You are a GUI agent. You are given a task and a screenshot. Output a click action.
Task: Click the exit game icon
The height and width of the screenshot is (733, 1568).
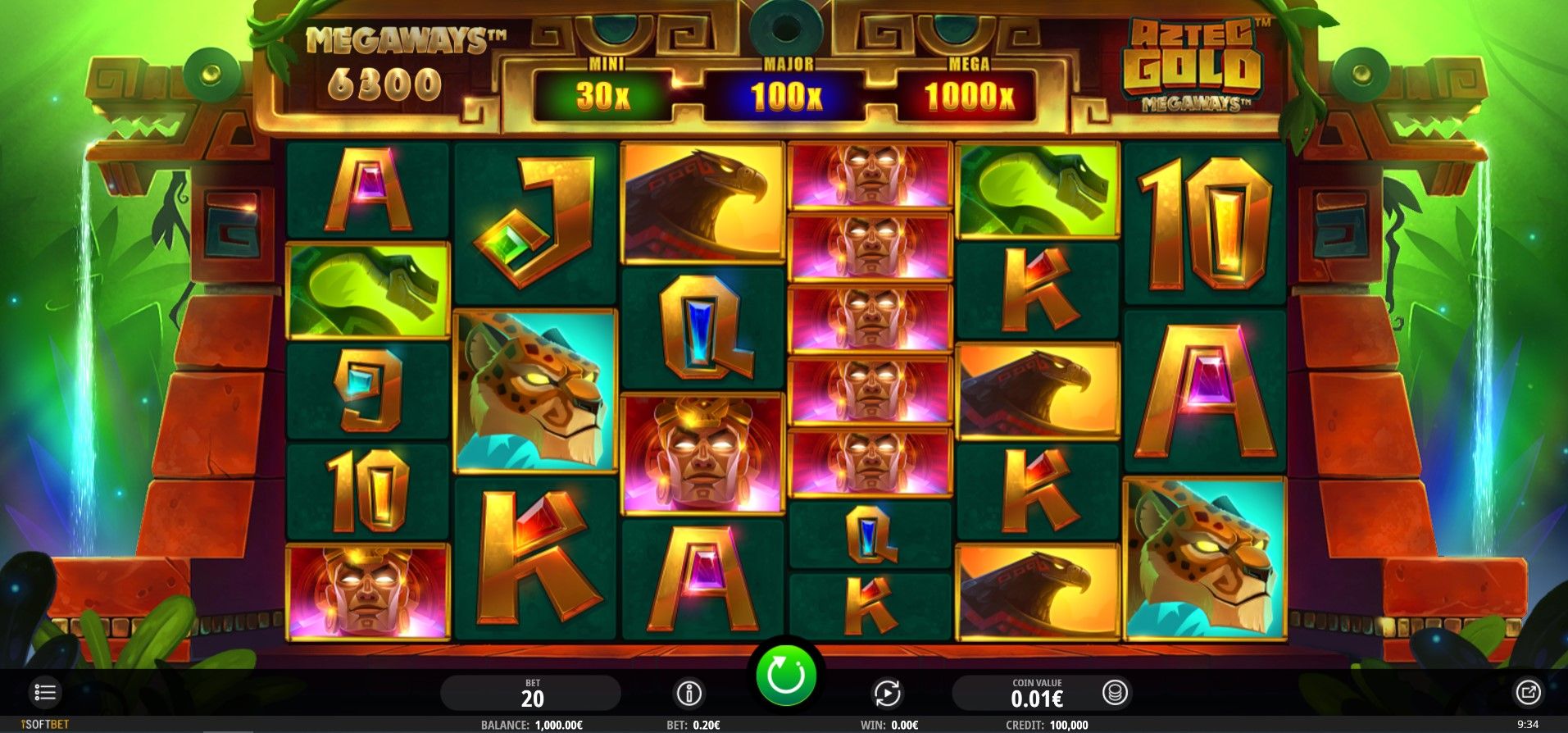coord(1528,693)
